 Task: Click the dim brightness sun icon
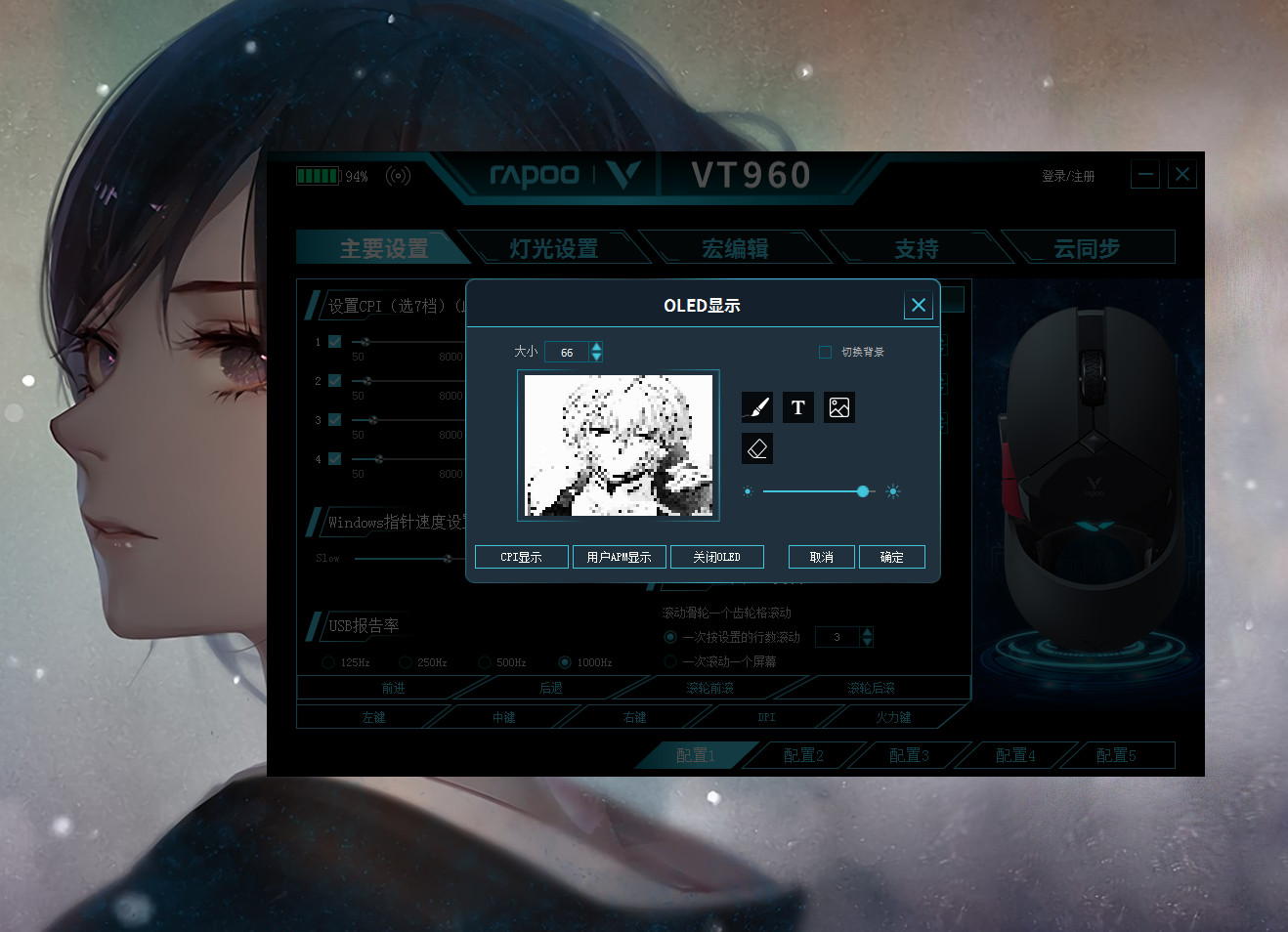748,491
